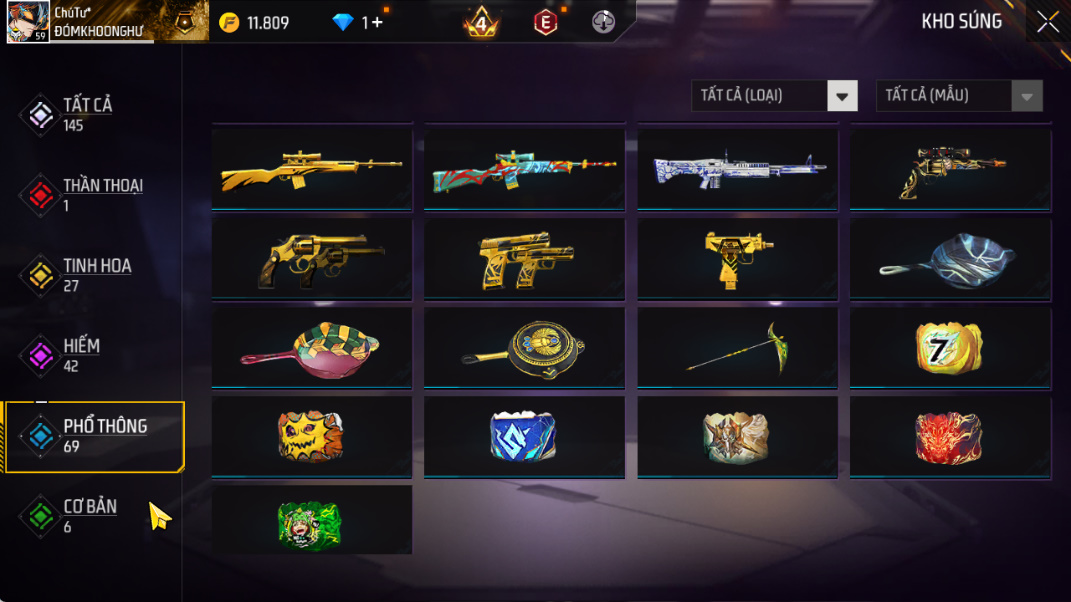Choose the orange pumpkin face item

click(x=312, y=436)
